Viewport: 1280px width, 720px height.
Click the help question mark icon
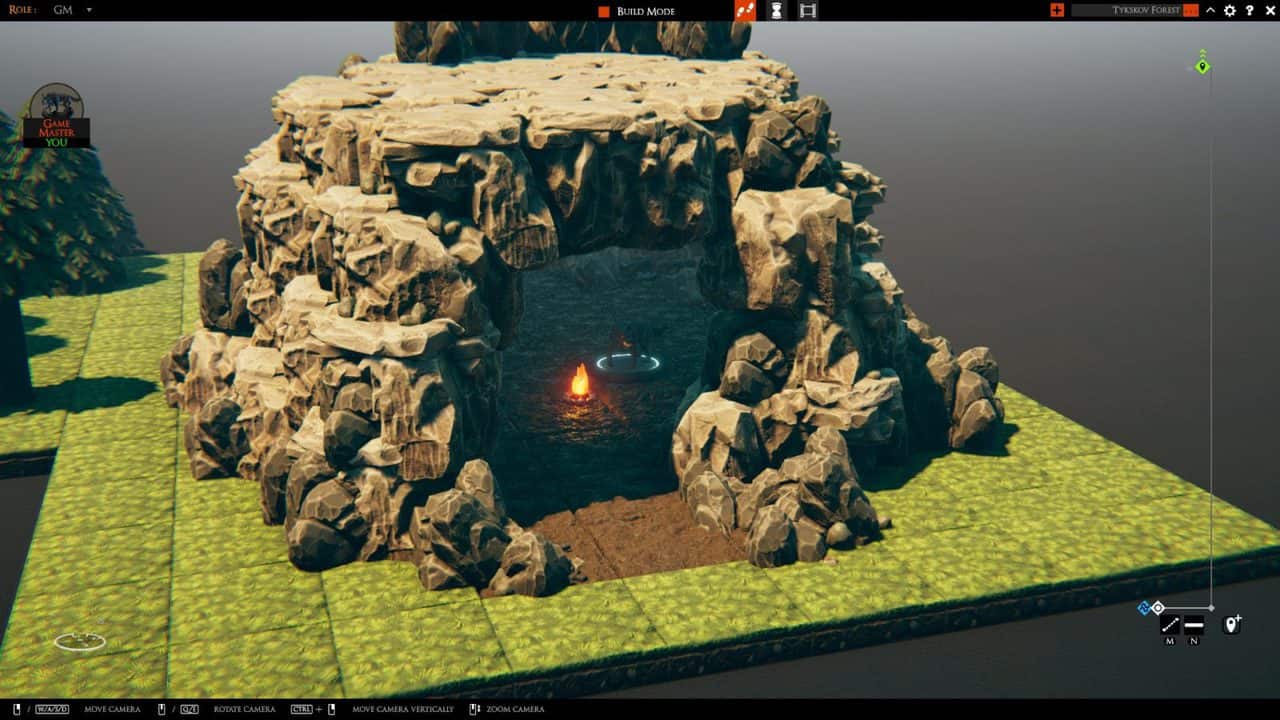pyautogui.click(x=1248, y=11)
